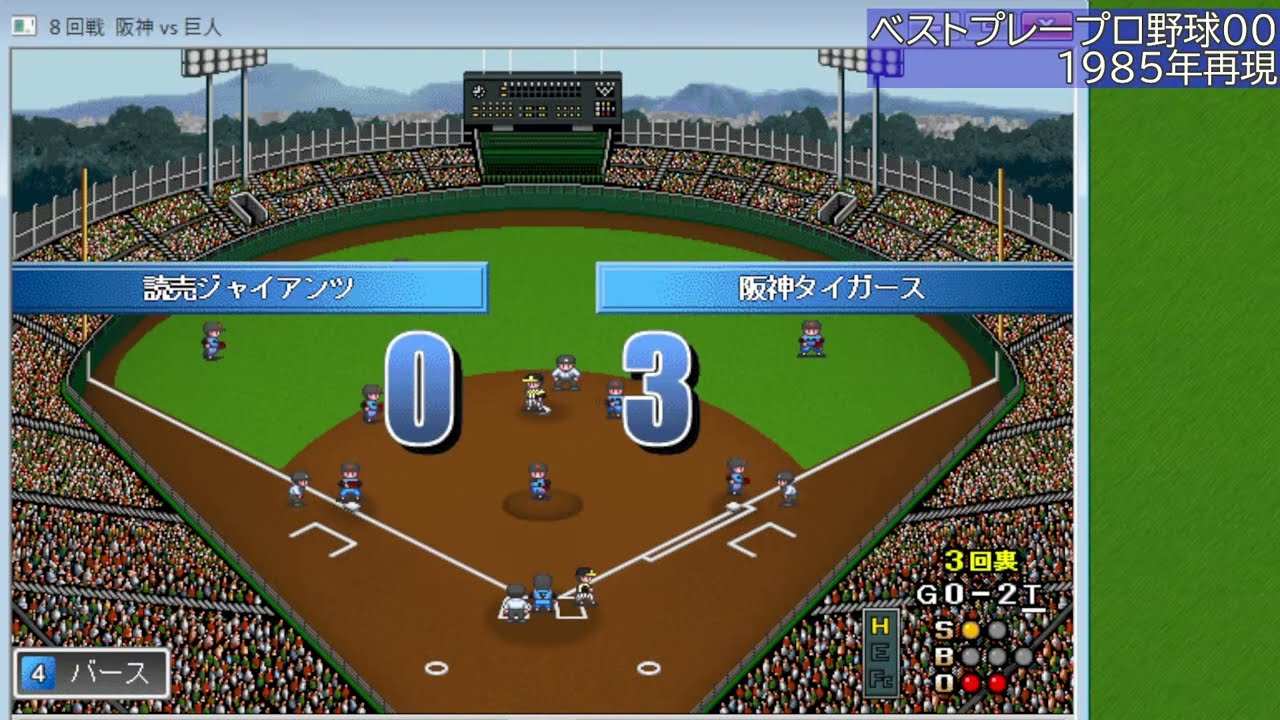This screenshot has height=720, width=1280.
Task: Toggle the first red out lamp
Action: click(969, 682)
